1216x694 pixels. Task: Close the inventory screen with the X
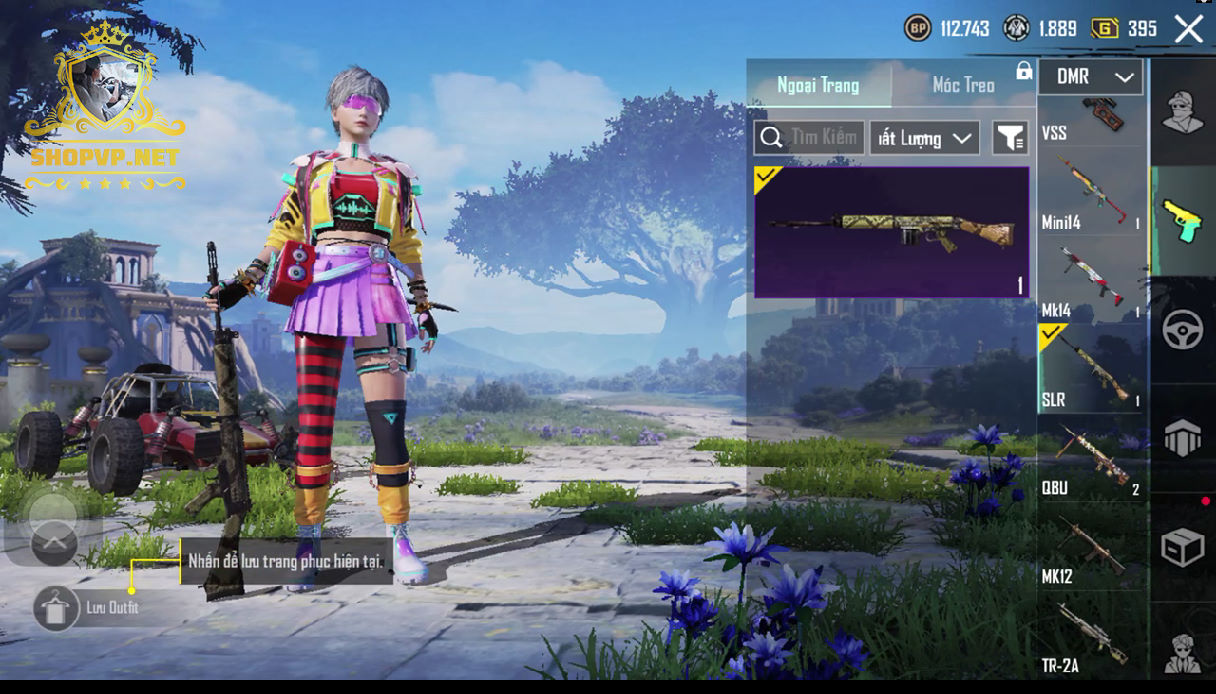pos(1188,29)
